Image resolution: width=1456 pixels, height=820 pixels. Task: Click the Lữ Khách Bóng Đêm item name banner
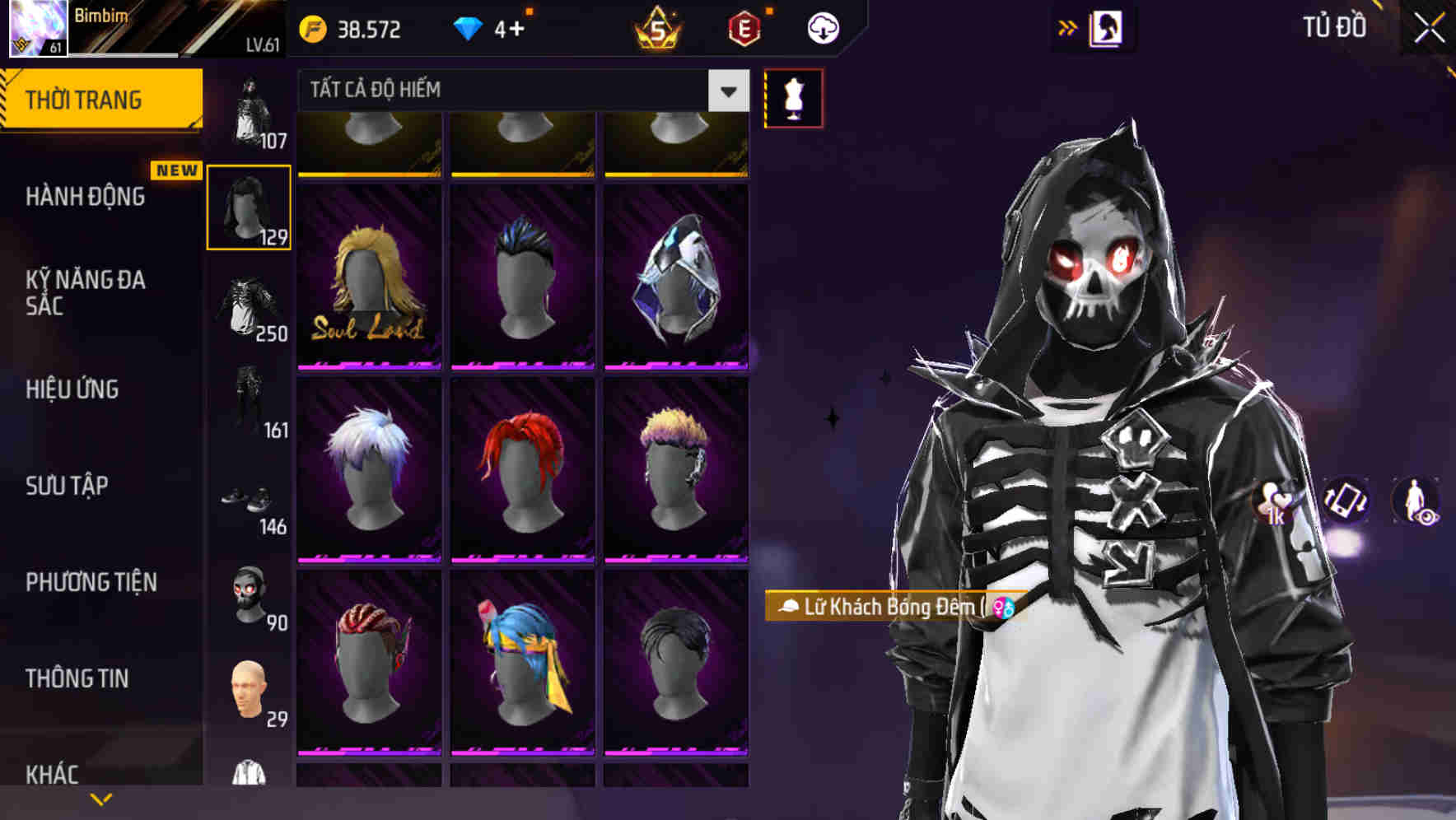point(889,606)
